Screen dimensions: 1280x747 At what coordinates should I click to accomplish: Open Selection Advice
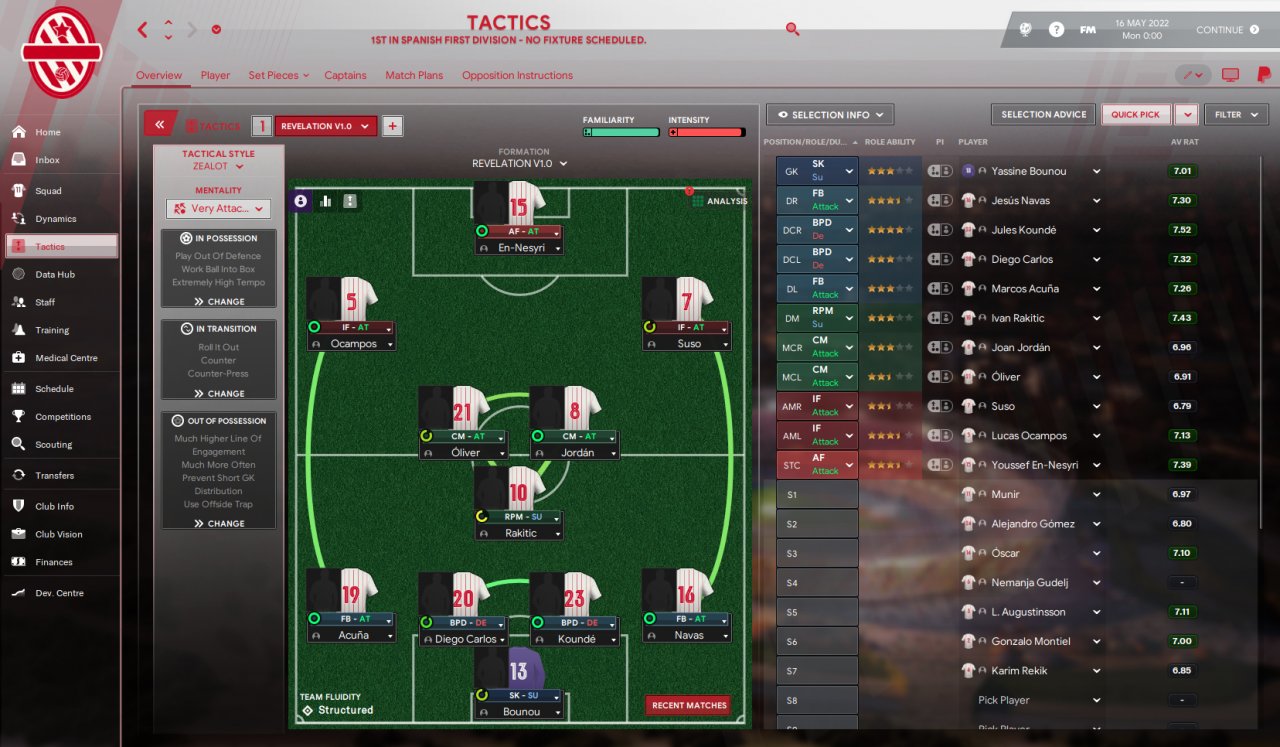coord(1043,115)
